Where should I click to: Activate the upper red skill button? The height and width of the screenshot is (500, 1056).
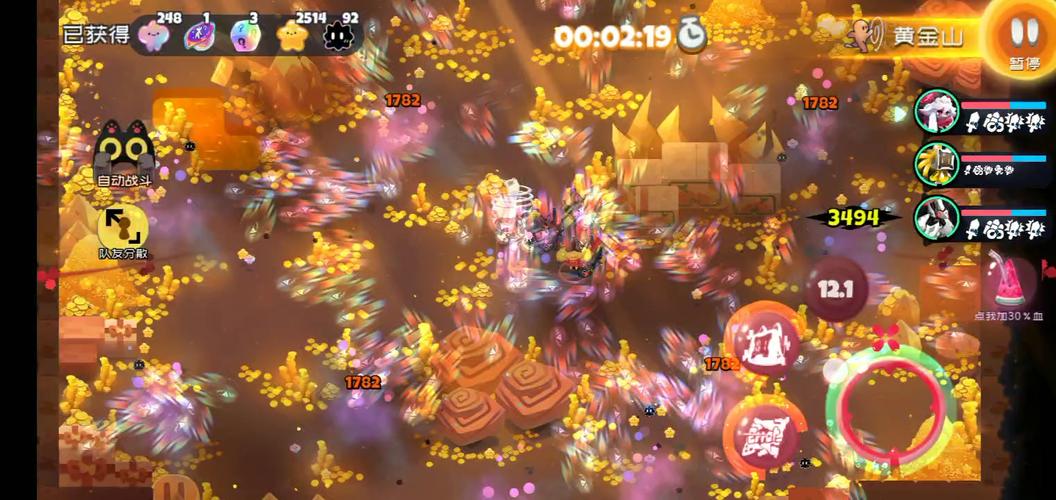pos(763,338)
